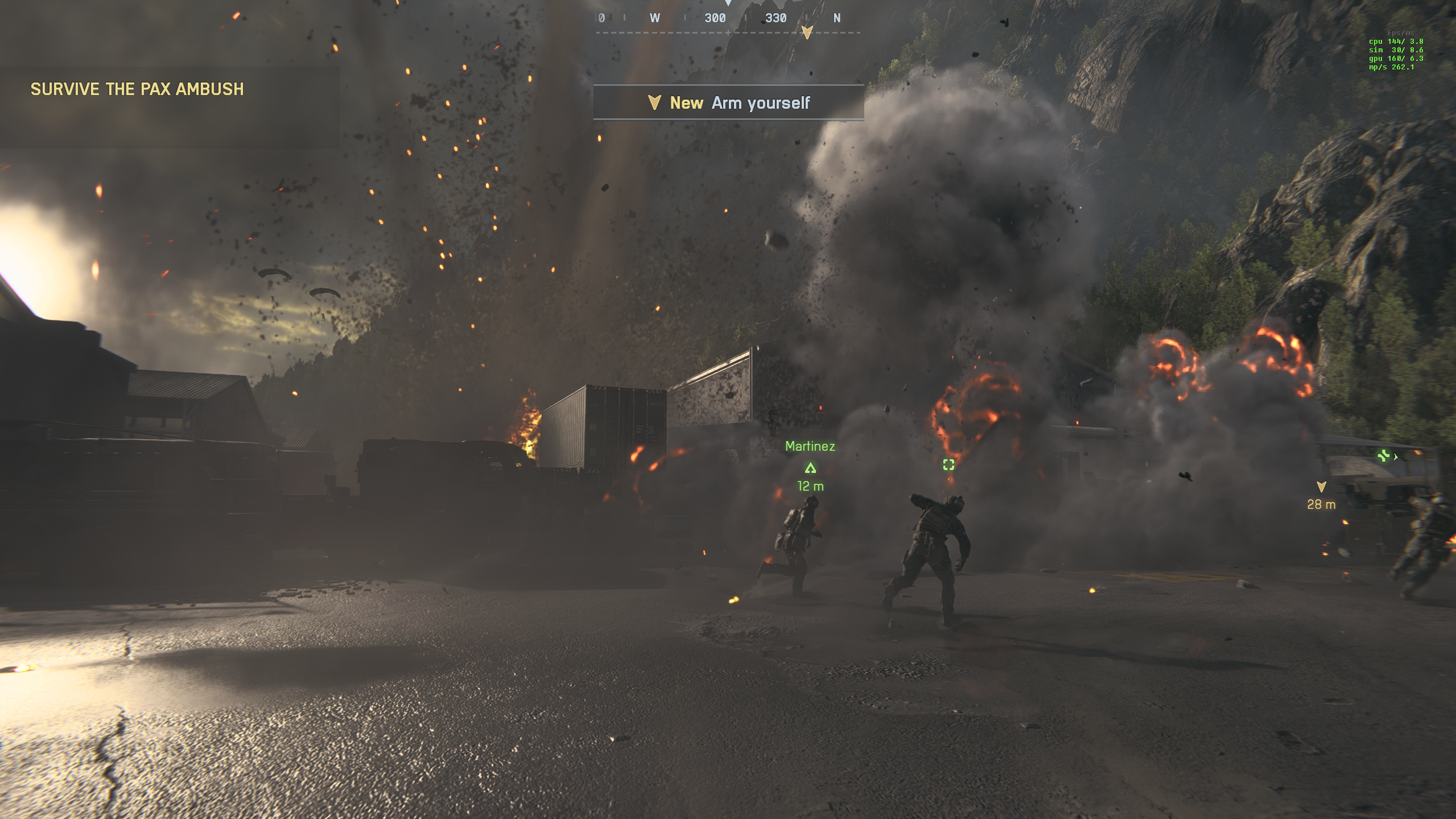Screen dimensions: 1456x819
Task: Click the green square bracket squad marker
Action: pos(948,465)
